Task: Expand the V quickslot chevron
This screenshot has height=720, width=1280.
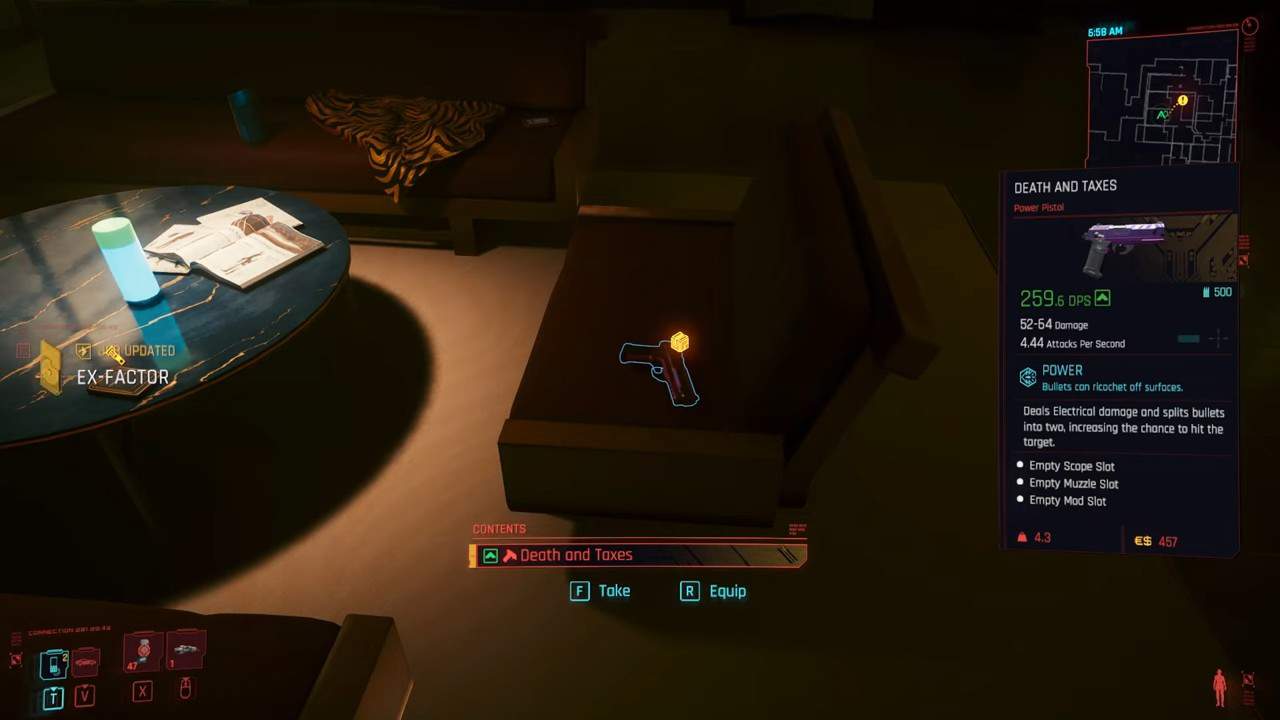Action: coord(84,688)
